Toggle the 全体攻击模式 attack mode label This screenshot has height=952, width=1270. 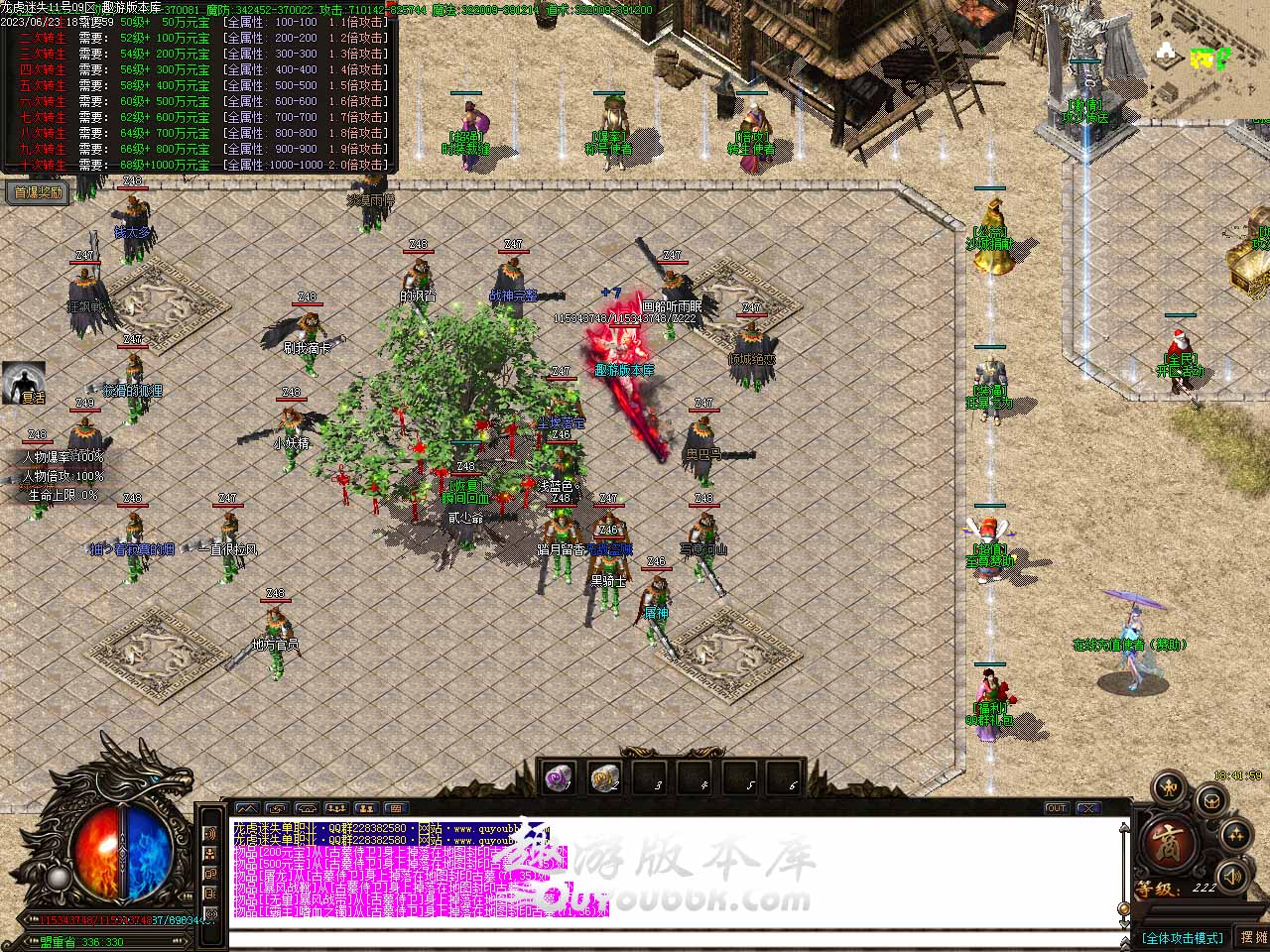click(x=1182, y=937)
